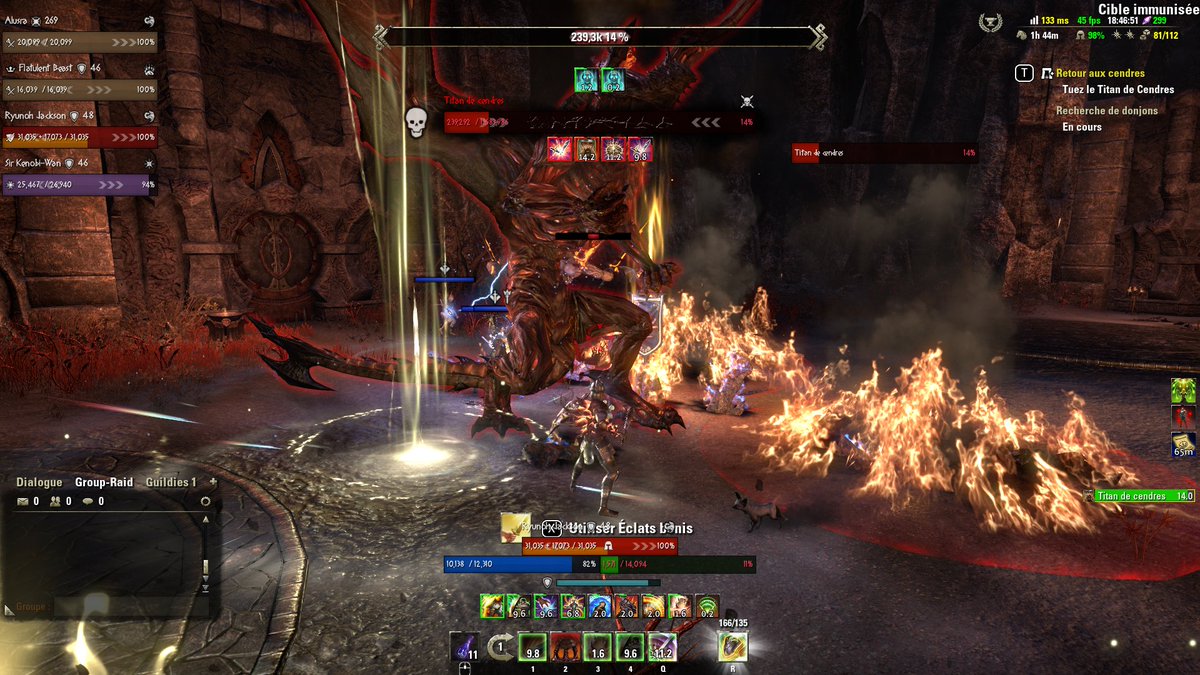This screenshot has width=1200, height=675.
Task: Switch to the Dialogue chat tab
Action: (x=39, y=482)
